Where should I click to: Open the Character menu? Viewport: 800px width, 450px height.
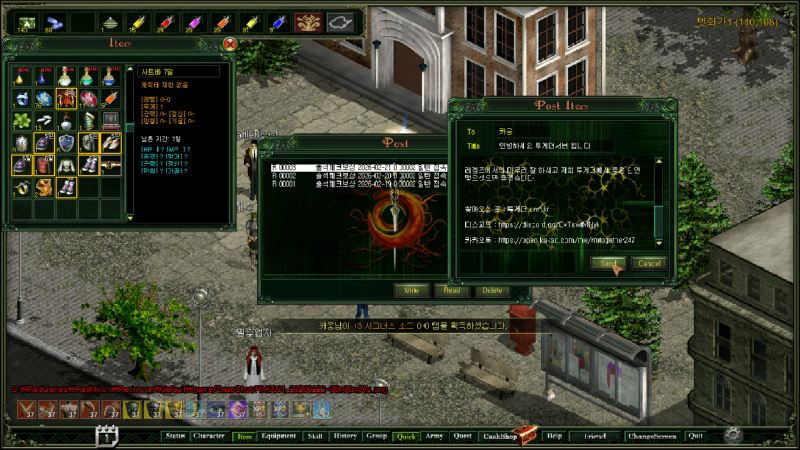click(x=208, y=436)
